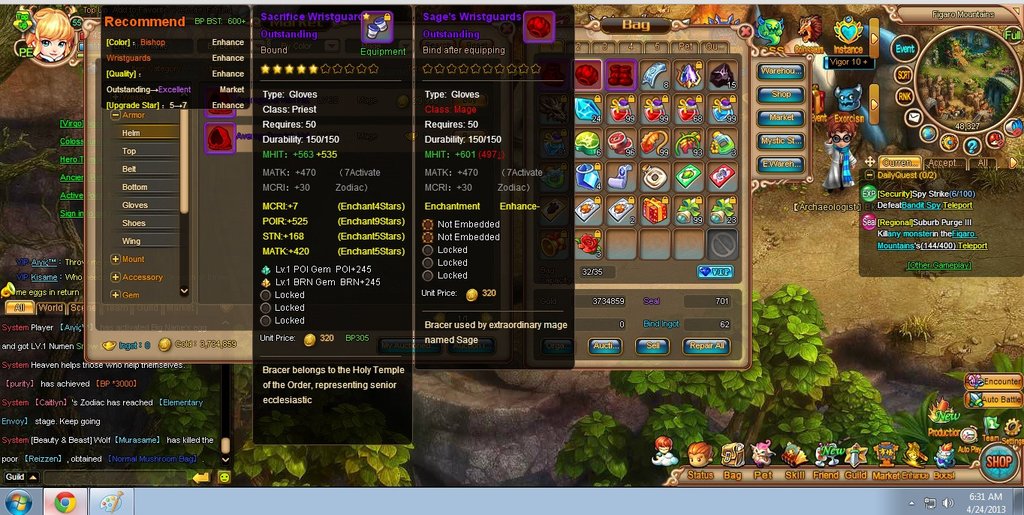This screenshot has height=515, width=1024.
Task: Open the round SHOP button
Action: point(999,461)
